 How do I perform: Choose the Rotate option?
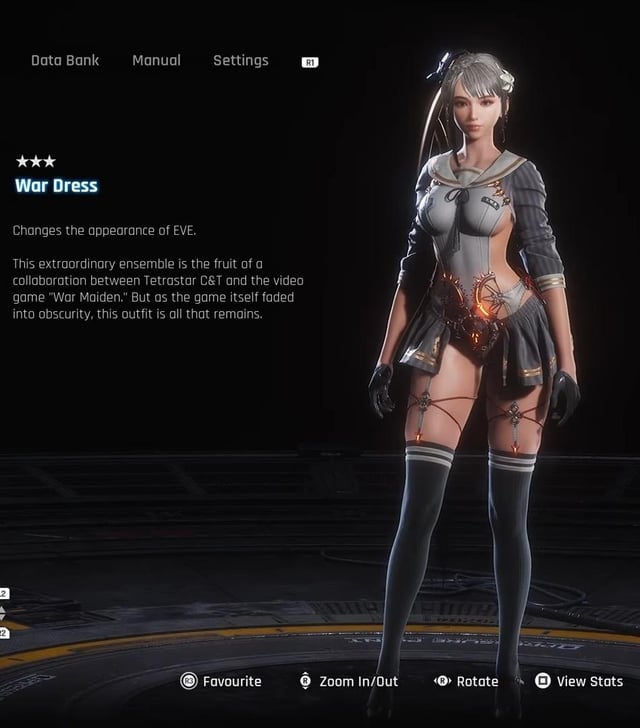[x=466, y=681]
